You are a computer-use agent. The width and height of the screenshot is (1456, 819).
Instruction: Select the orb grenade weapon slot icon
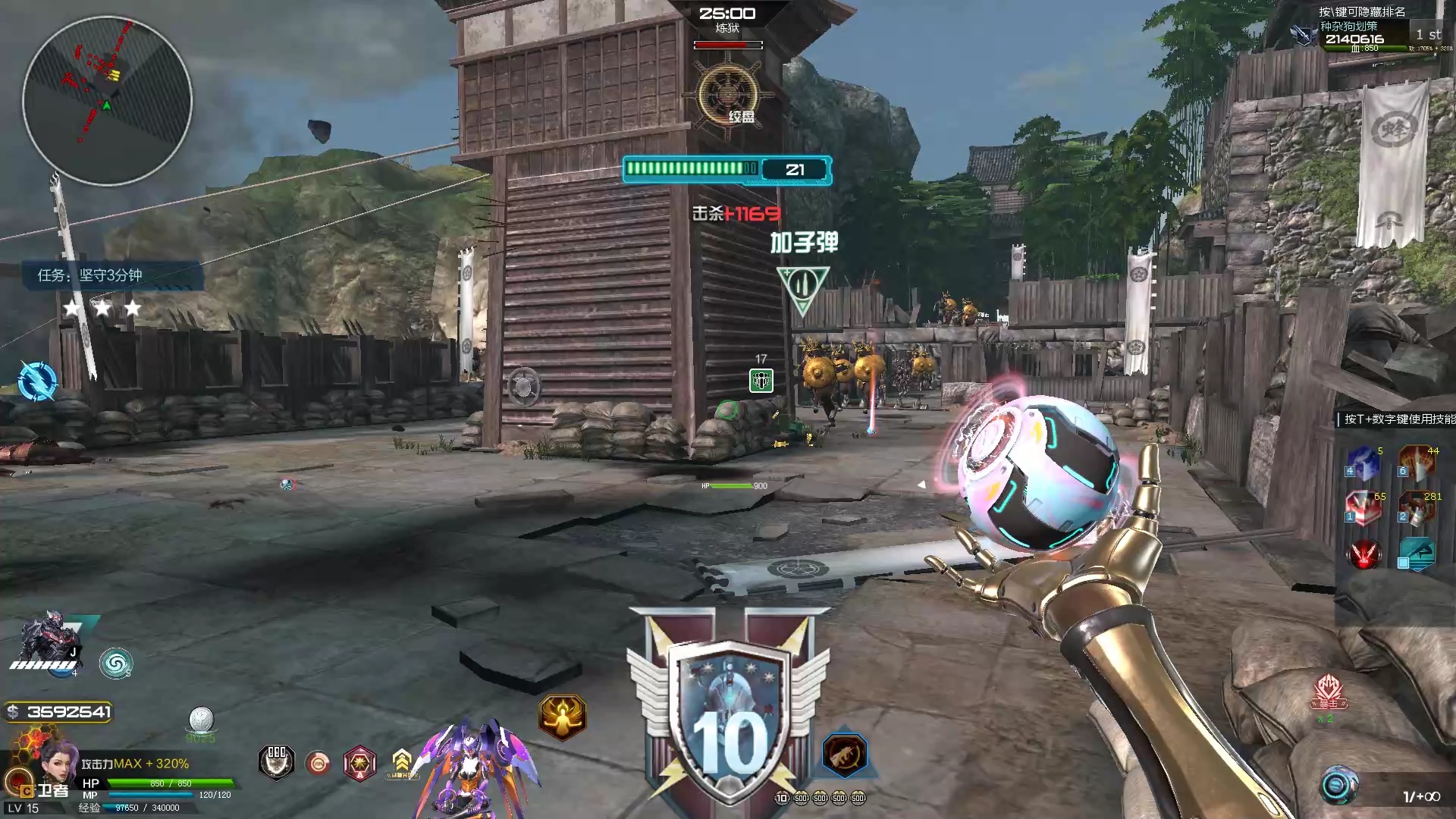(1338, 786)
